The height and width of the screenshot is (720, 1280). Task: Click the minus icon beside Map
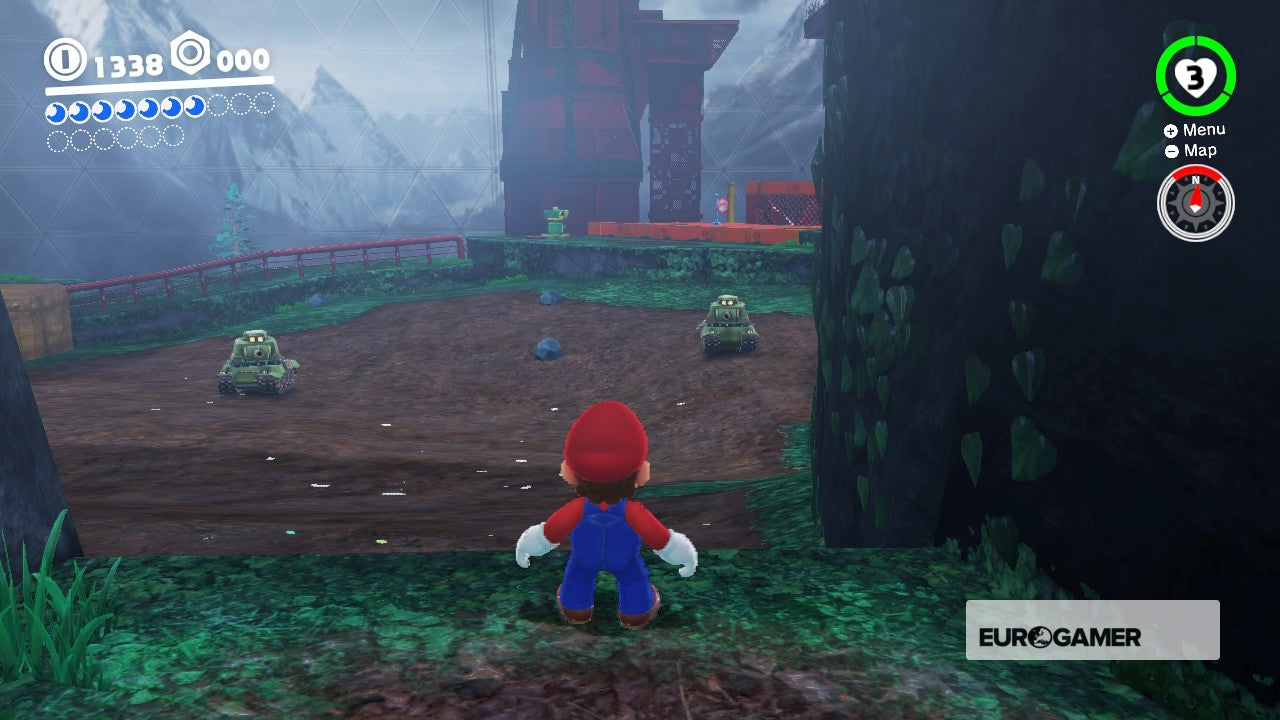pos(1170,150)
